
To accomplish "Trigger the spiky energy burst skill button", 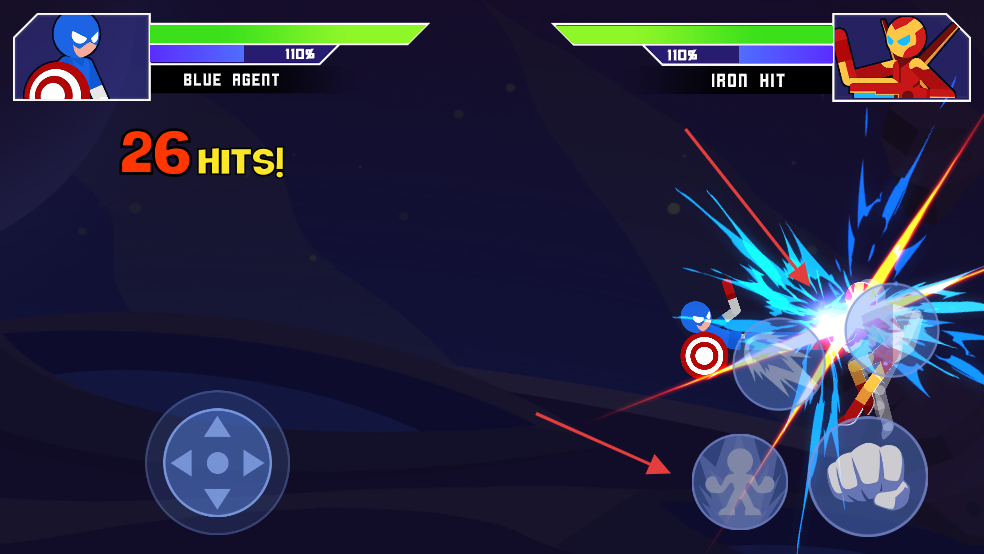I will (778, 365).
